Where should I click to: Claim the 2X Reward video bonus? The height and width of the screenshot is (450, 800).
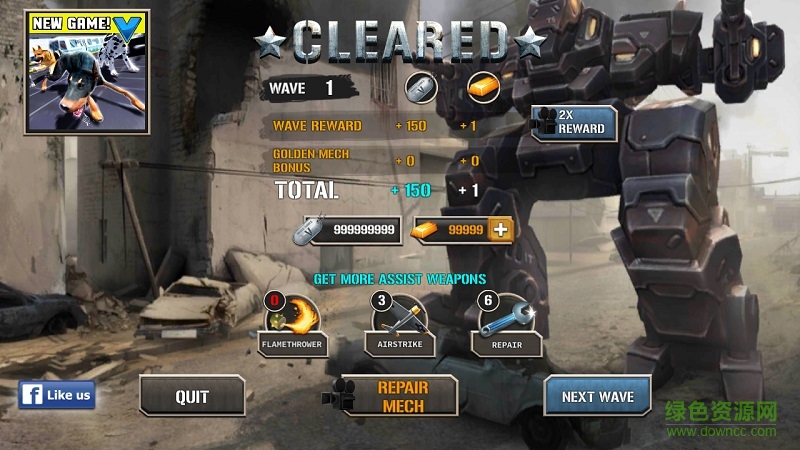click(573, 123)
